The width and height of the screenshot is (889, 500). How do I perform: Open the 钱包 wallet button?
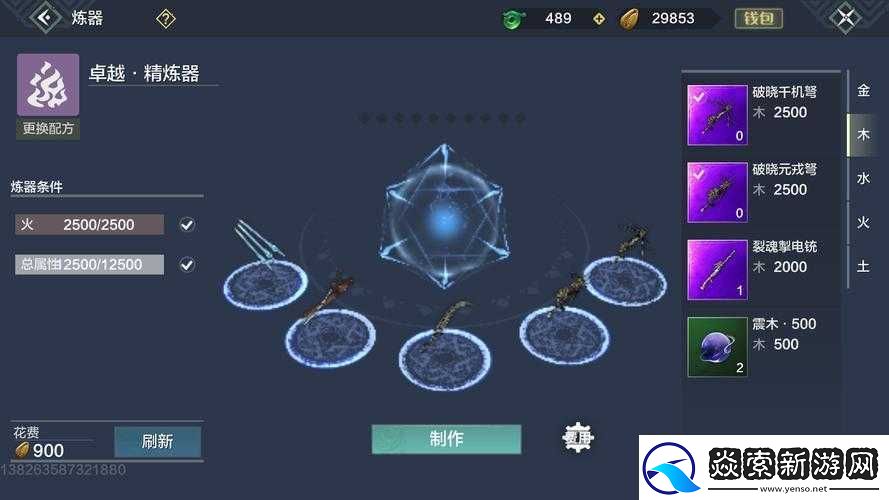[x=758, y=18]
